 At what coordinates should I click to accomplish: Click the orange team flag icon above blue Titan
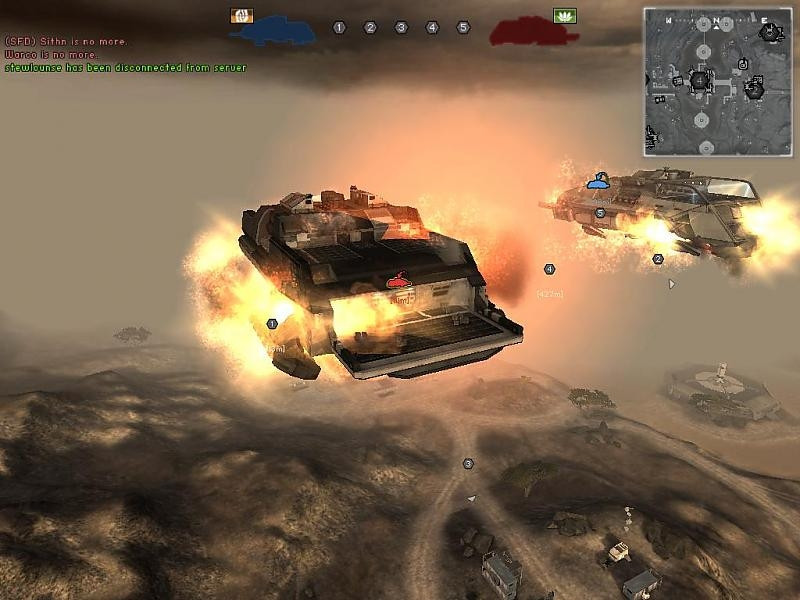(241, 15)
